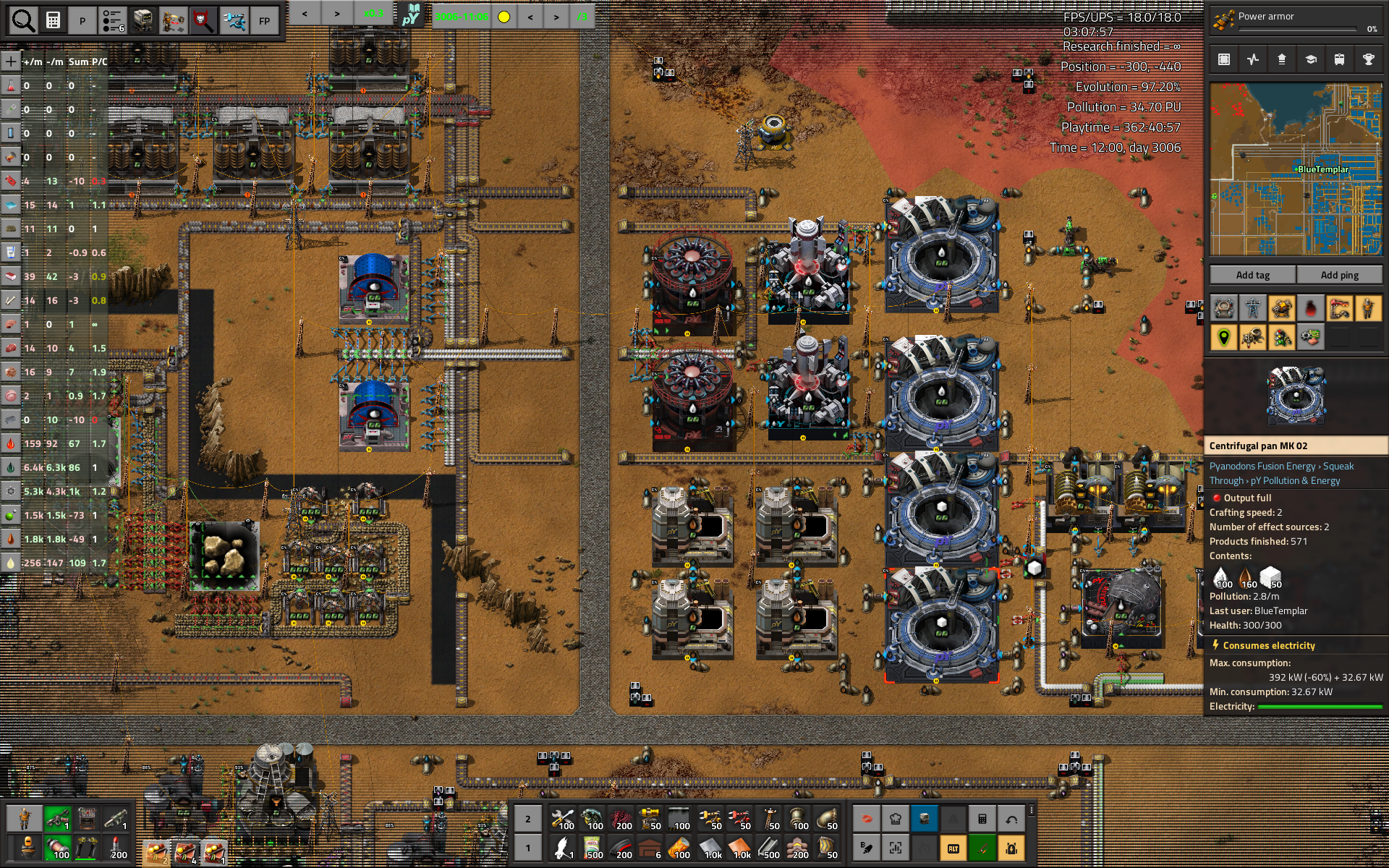Screen dimensions: 1389x868
Task: Open the task list with 6 items
Action: coord(113,21)
